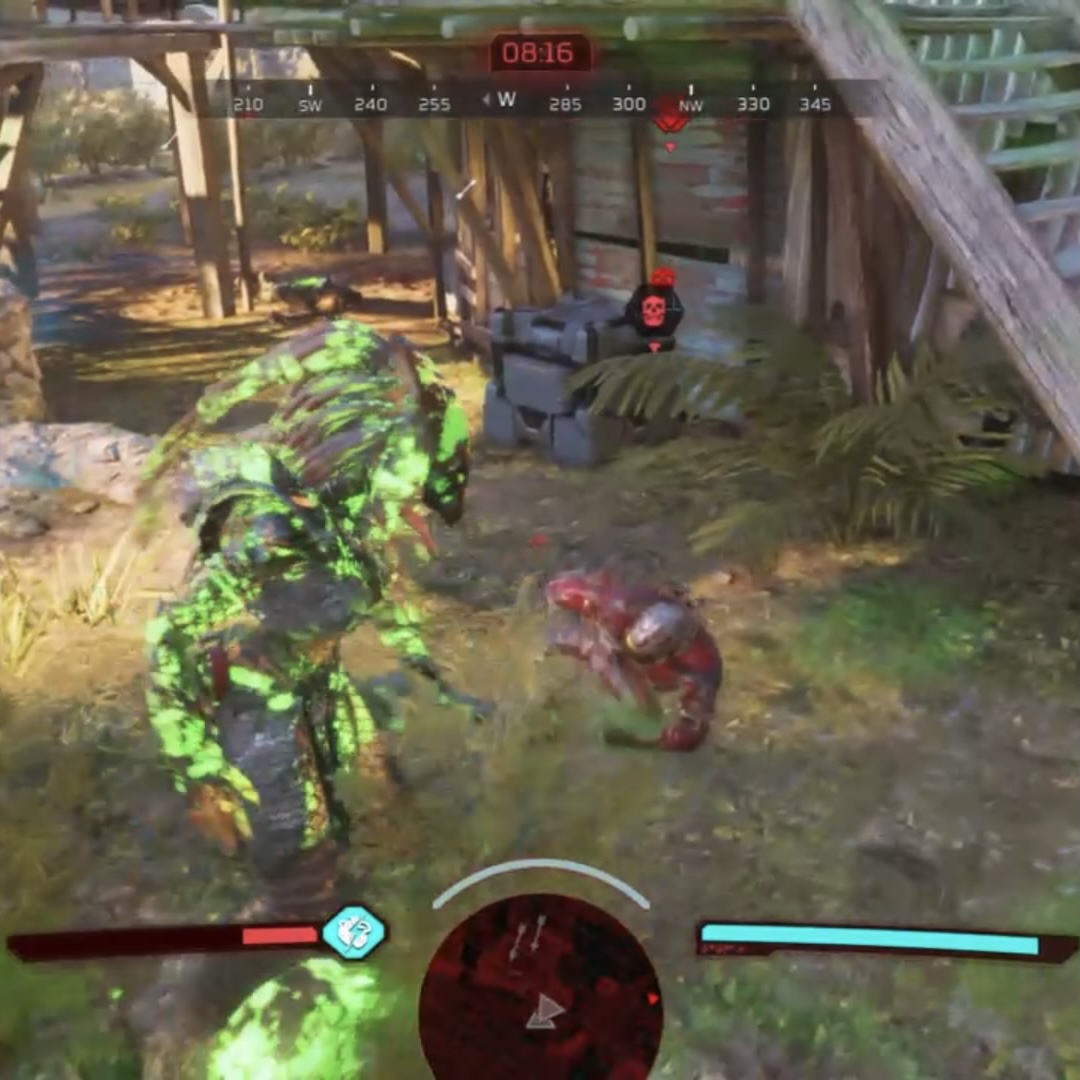This screenshot has height=1080, width=1080.
Task: Click the red skull objective marker
Action: click(x=654, y=310)
